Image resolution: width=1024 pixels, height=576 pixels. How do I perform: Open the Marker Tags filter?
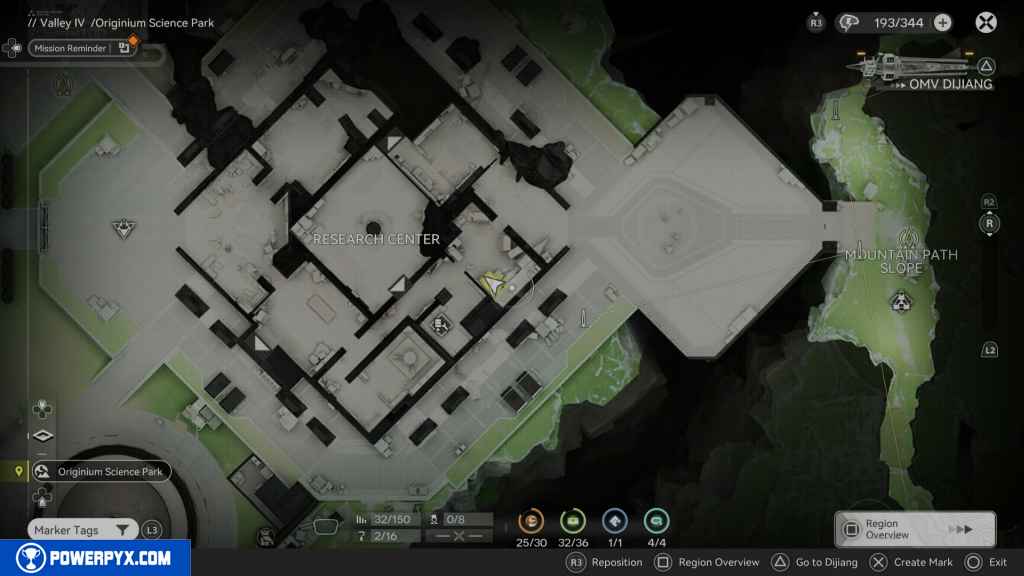tap(82, 530)
